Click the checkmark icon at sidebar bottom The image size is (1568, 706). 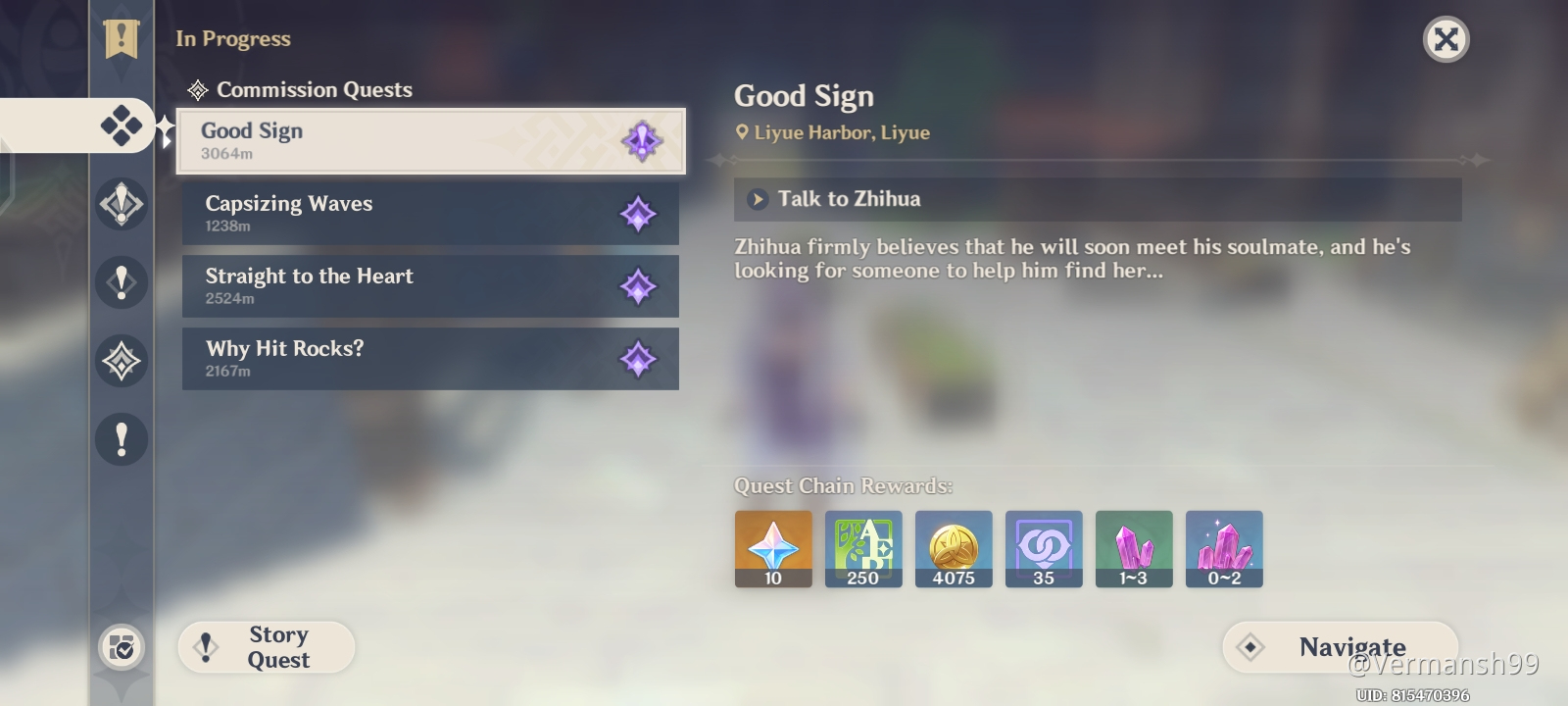tap(120, 647)
